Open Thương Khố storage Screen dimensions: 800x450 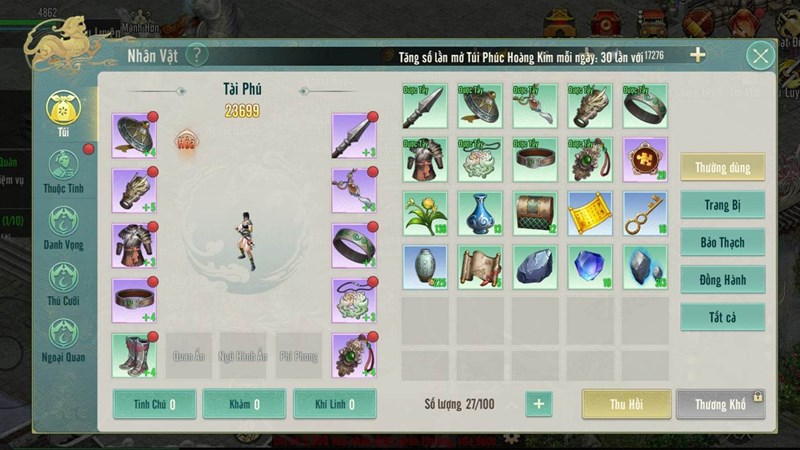(720, 404)
